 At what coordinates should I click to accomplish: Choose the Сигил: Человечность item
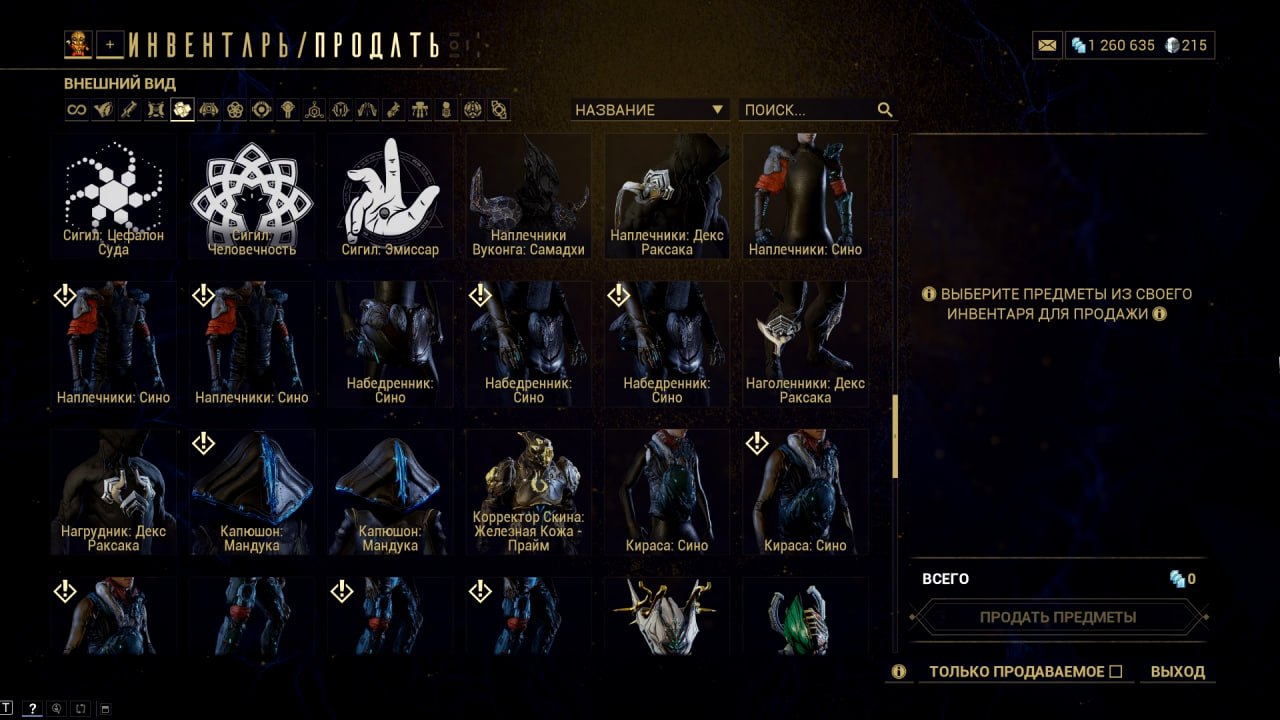(252, 197)
